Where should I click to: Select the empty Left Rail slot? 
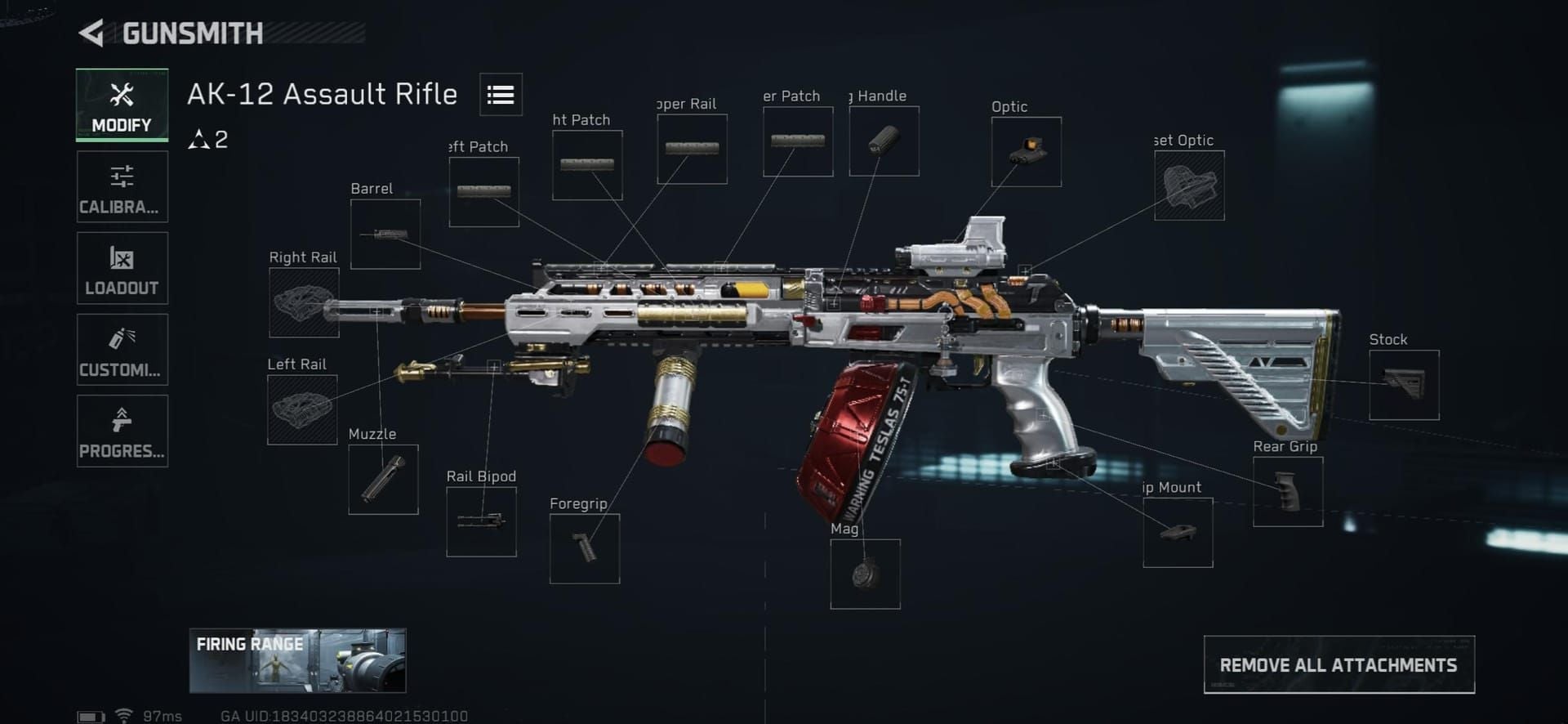tap(301, 409)
